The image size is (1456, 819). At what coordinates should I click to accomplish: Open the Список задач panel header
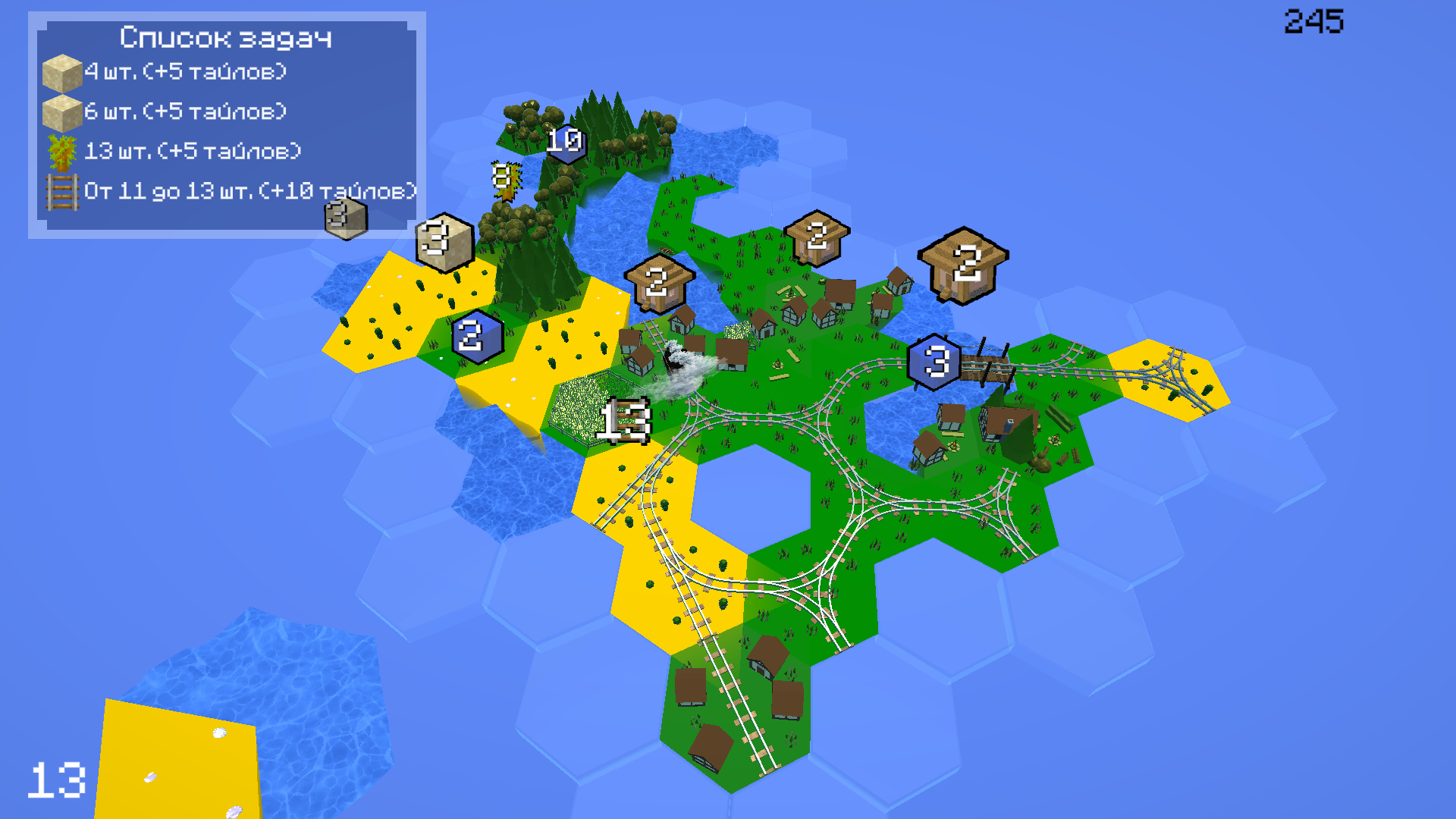225,36
